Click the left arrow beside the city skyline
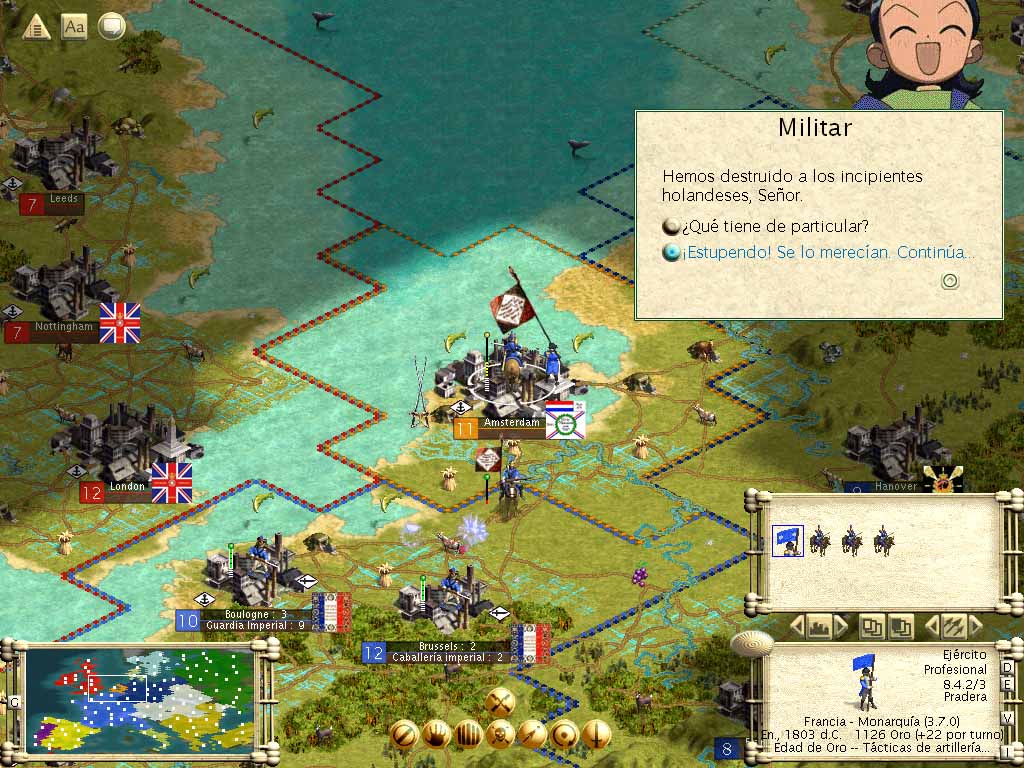 (x=797, y=627)
